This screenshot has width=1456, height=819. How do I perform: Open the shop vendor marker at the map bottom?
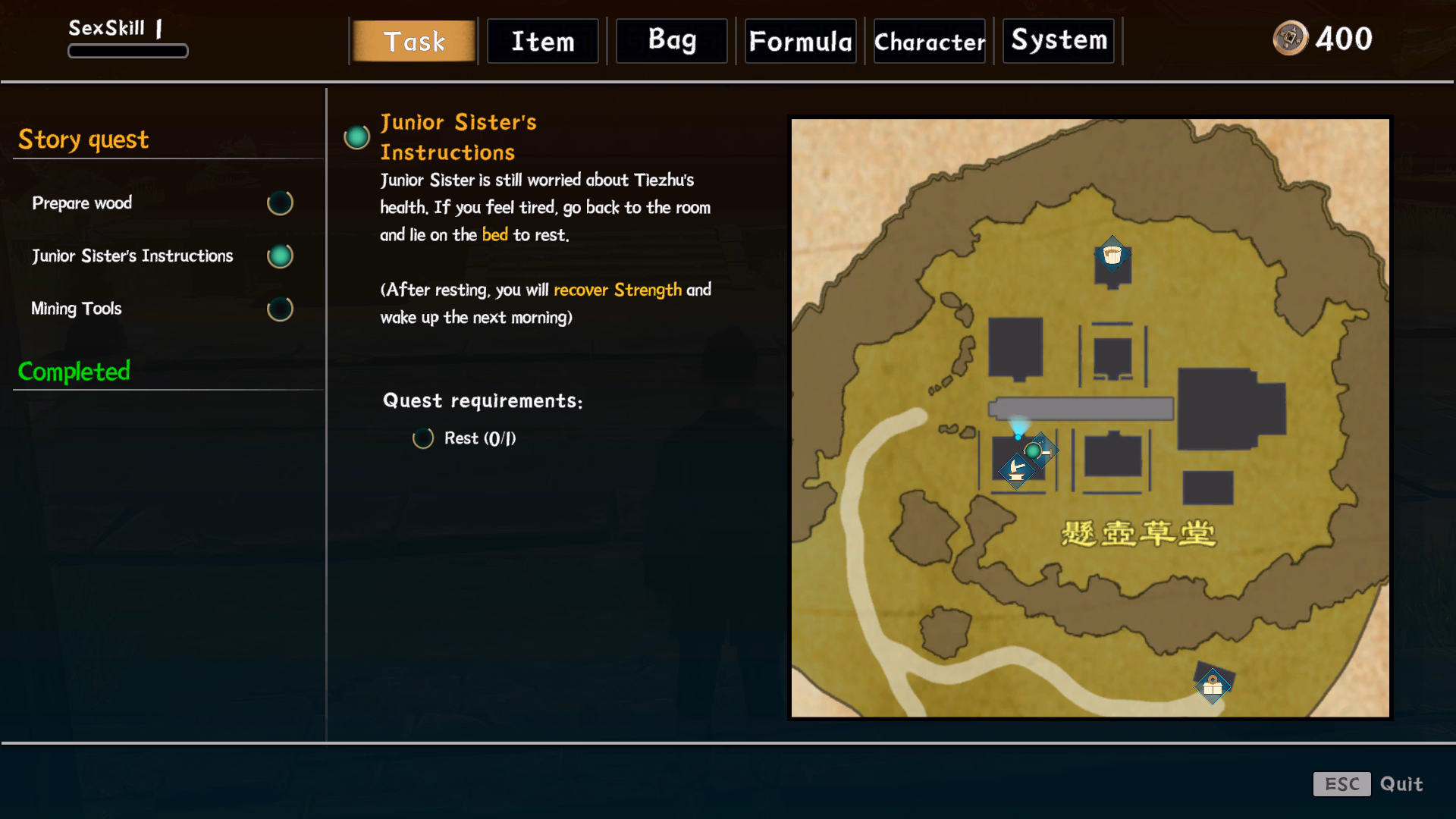[1212, 685]
